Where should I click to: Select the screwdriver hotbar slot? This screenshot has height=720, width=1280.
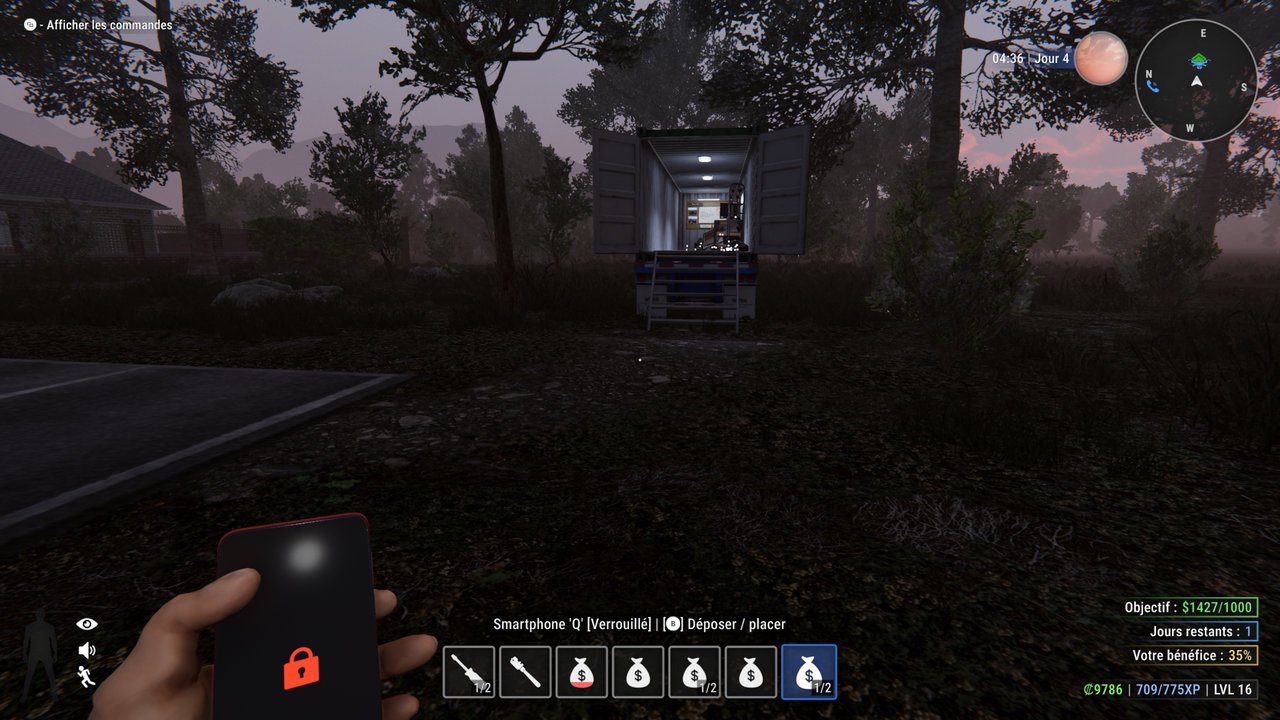tap(469, 671)
